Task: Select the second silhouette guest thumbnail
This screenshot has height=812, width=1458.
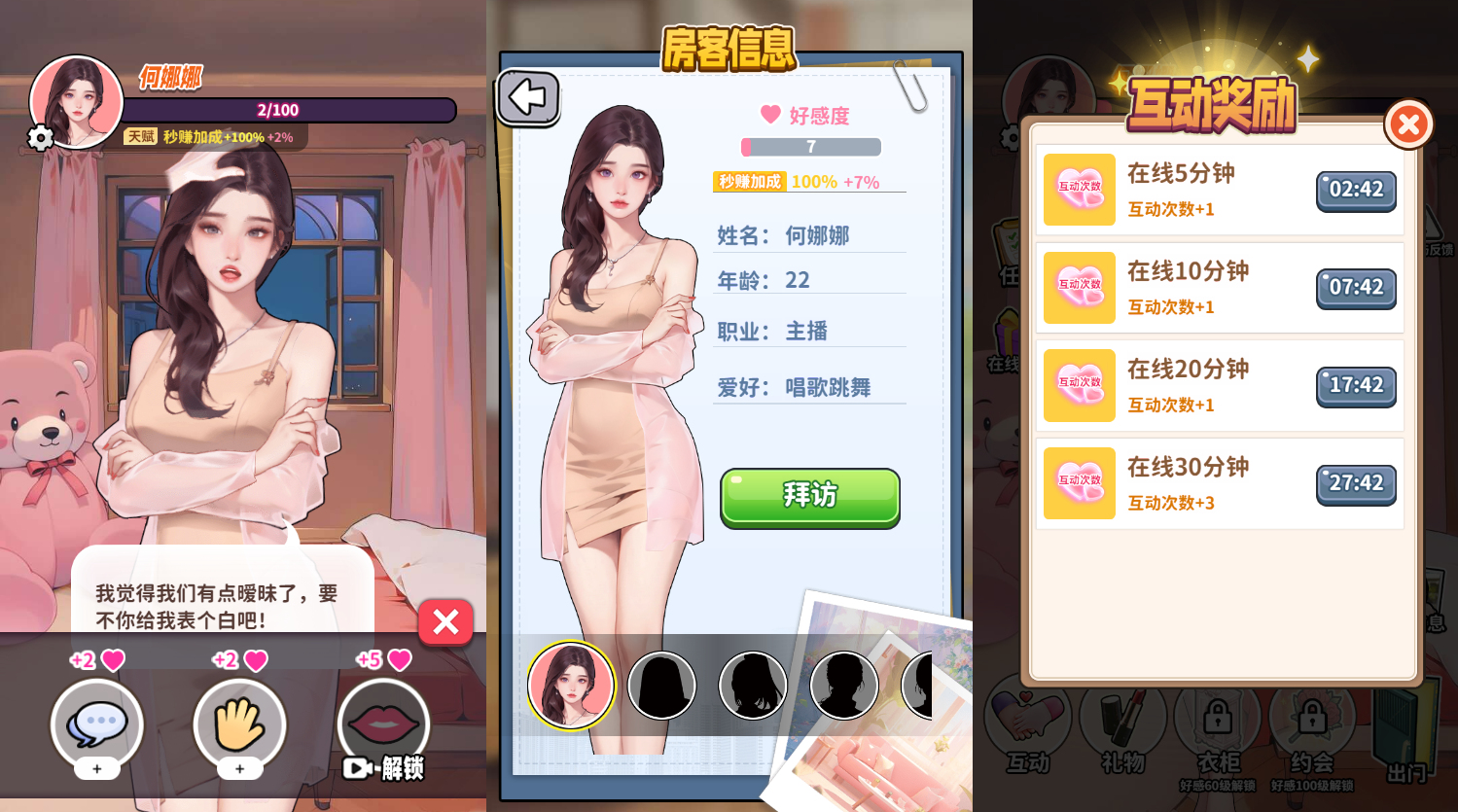Action: (661, 684)
